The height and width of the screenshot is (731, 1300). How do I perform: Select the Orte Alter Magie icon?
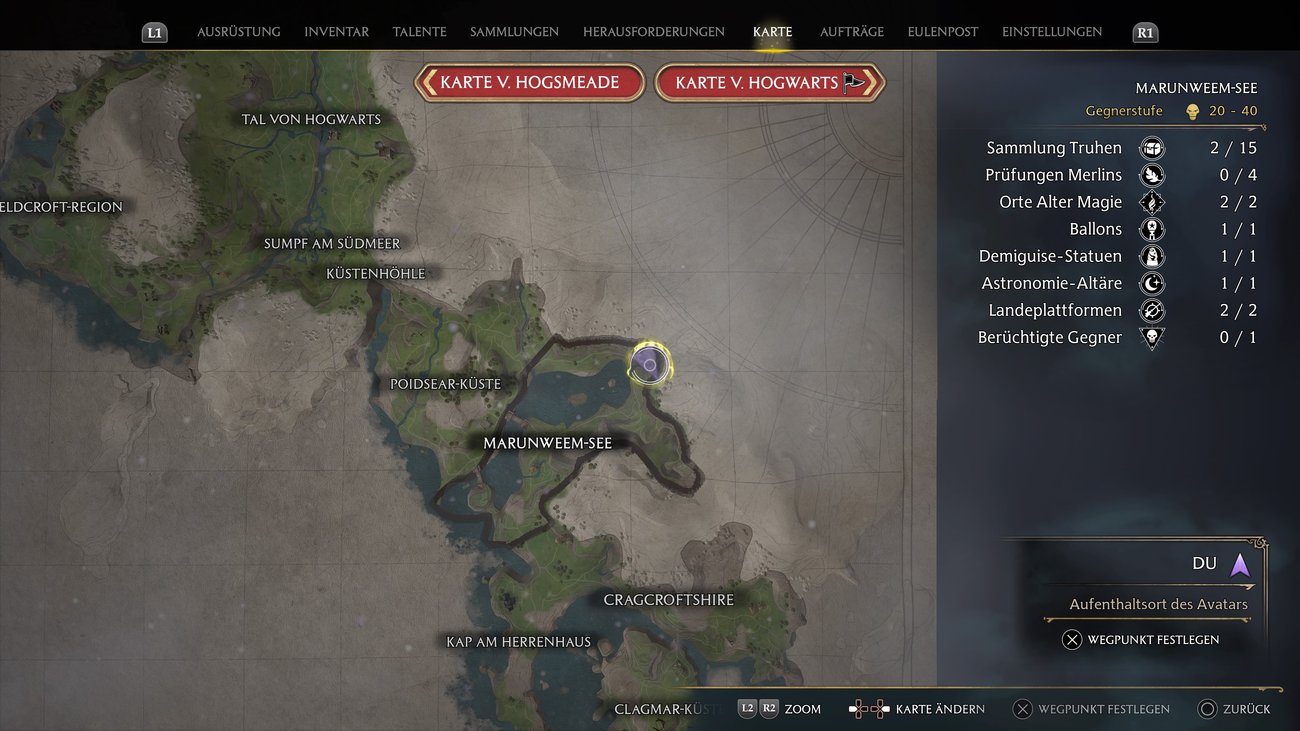[x=1152, y=201]
